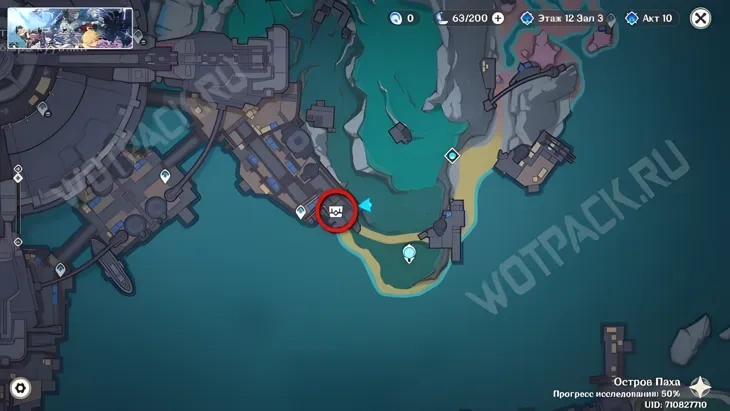Select the waypoint pin above the round dock tanks

click(165, 176)
